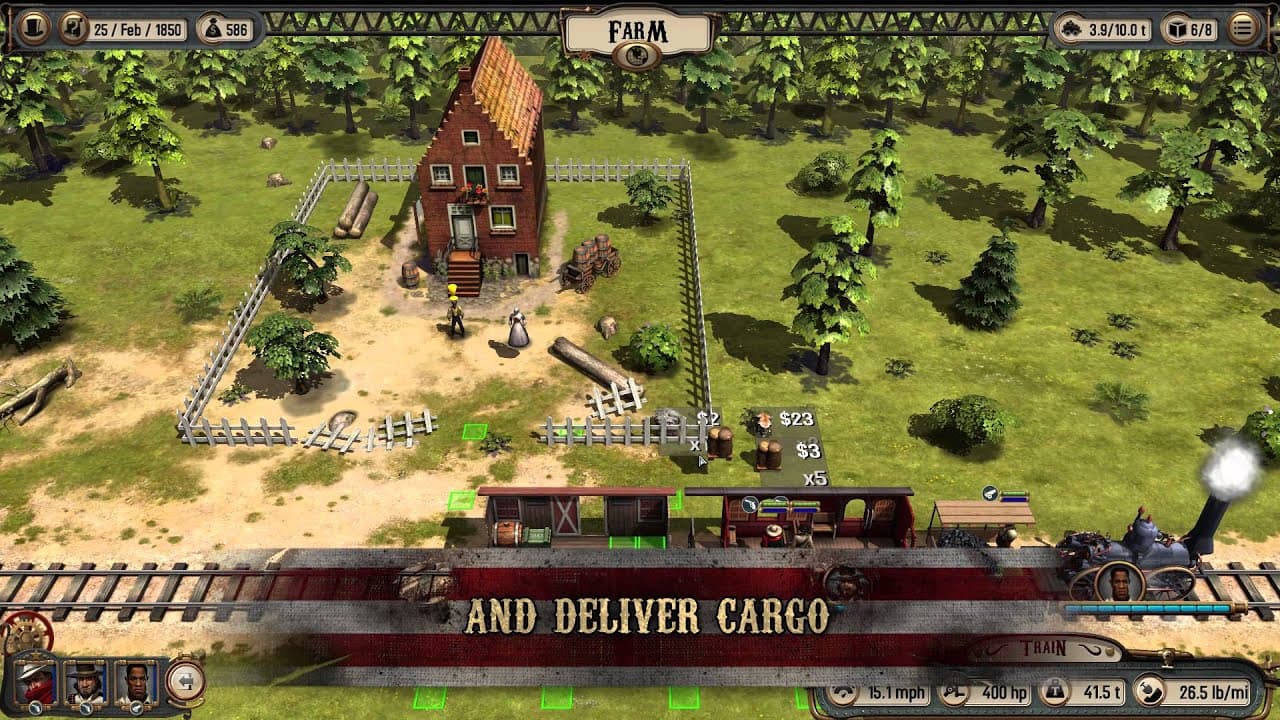Click the top hat company icon
This screenshot has height=720, width=1280.
(x=34, y=28)
